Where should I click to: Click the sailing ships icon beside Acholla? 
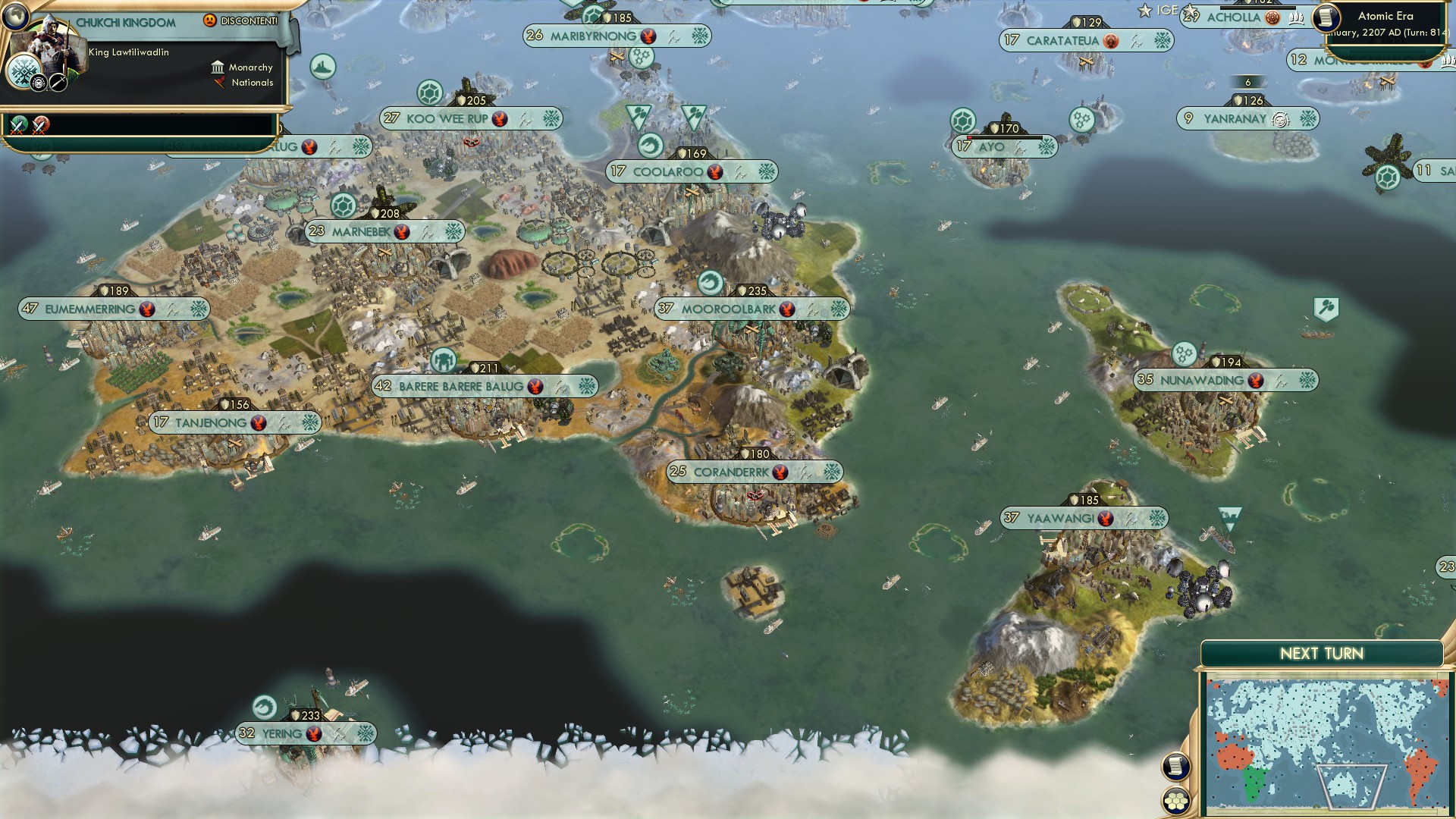coord(1296,17)
